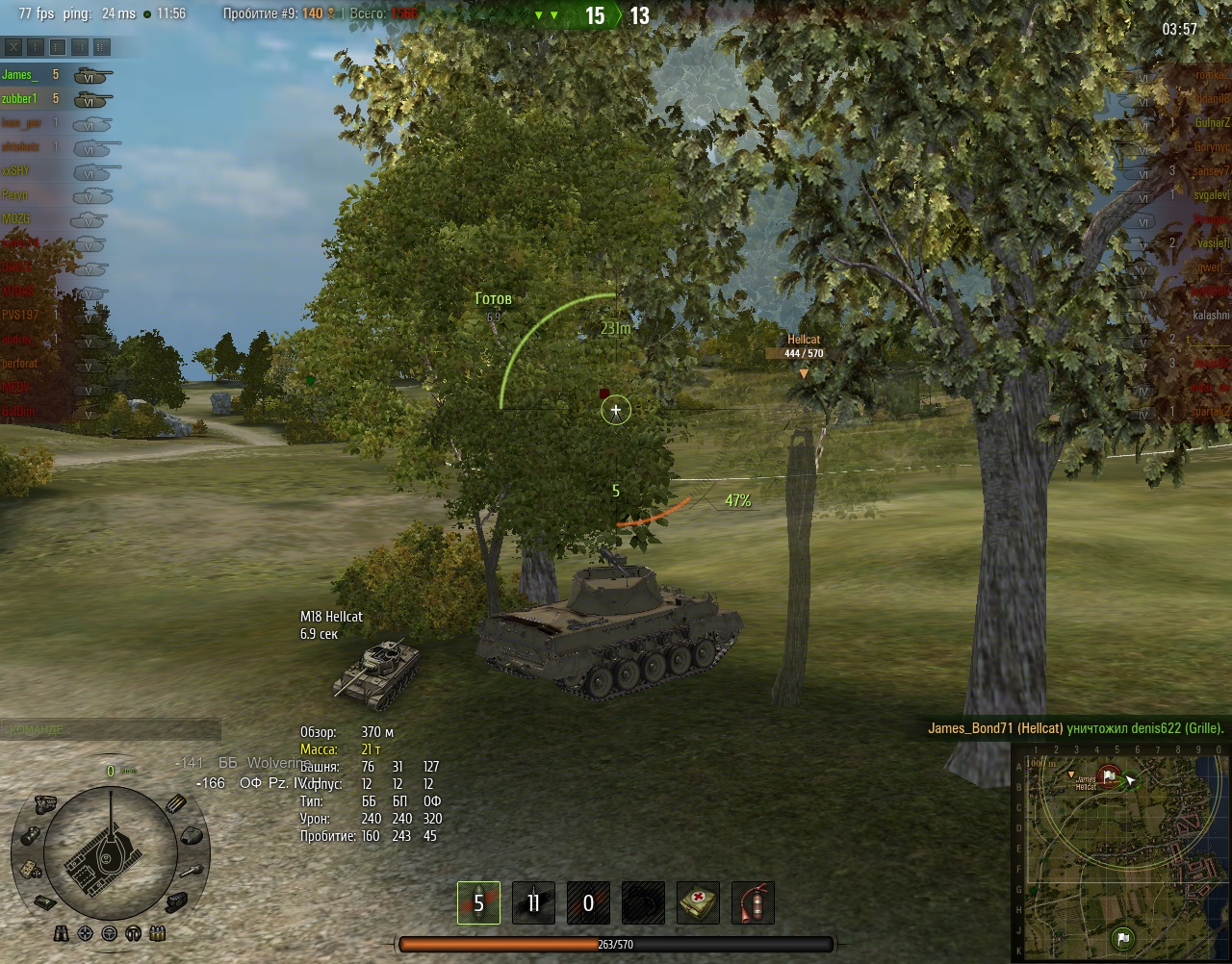Click the ammo rack module icon on damage panel
The image size is (1232, 964).
pos(176,804)
